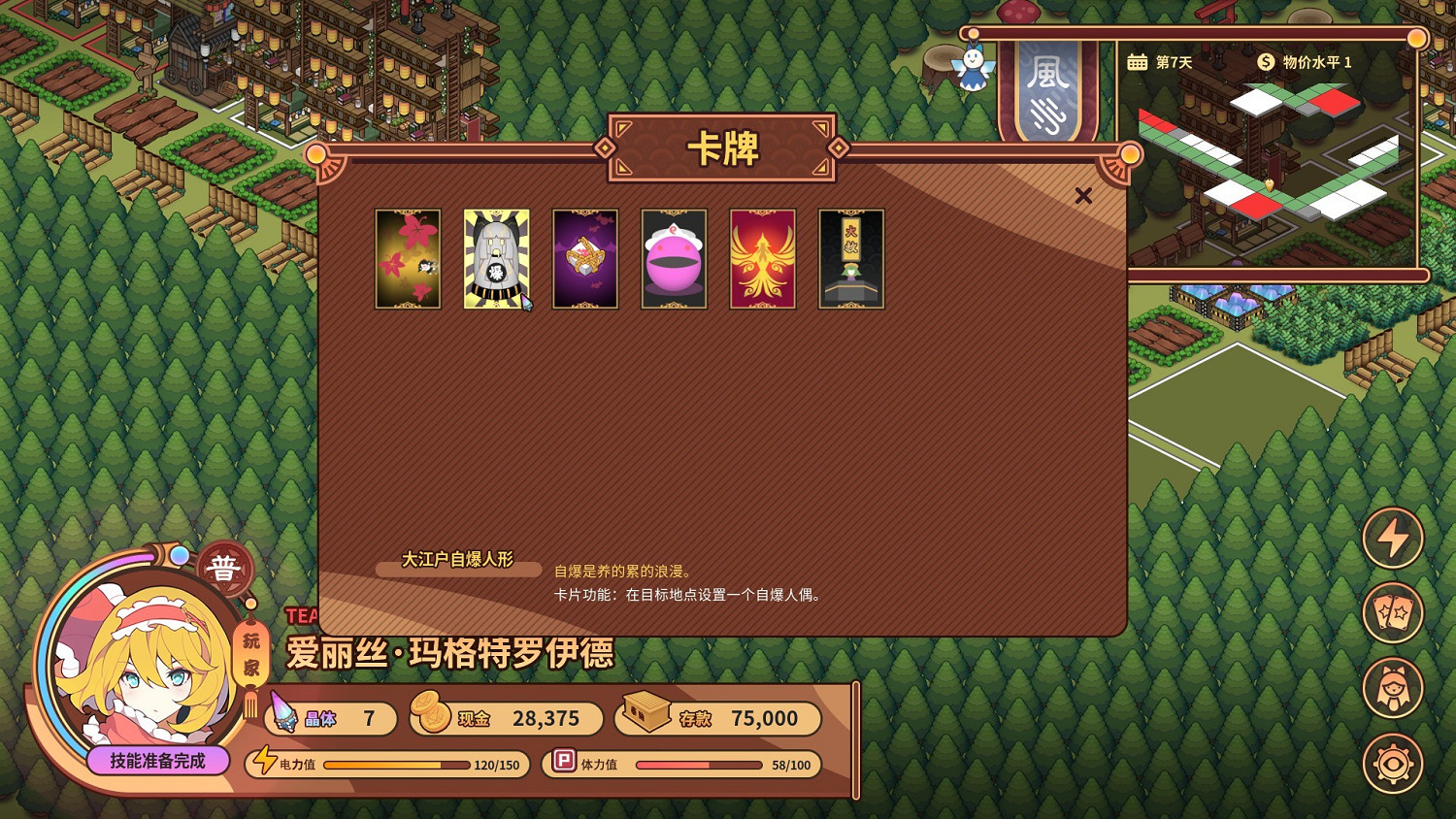Open settings via gear-eye icon
Screen dimensions: 1456x819
point(1392,764)
